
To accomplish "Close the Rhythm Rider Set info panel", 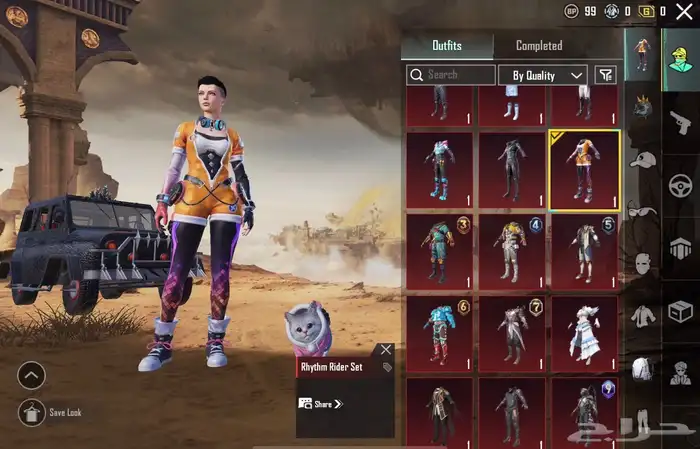I will coord(386,350).
